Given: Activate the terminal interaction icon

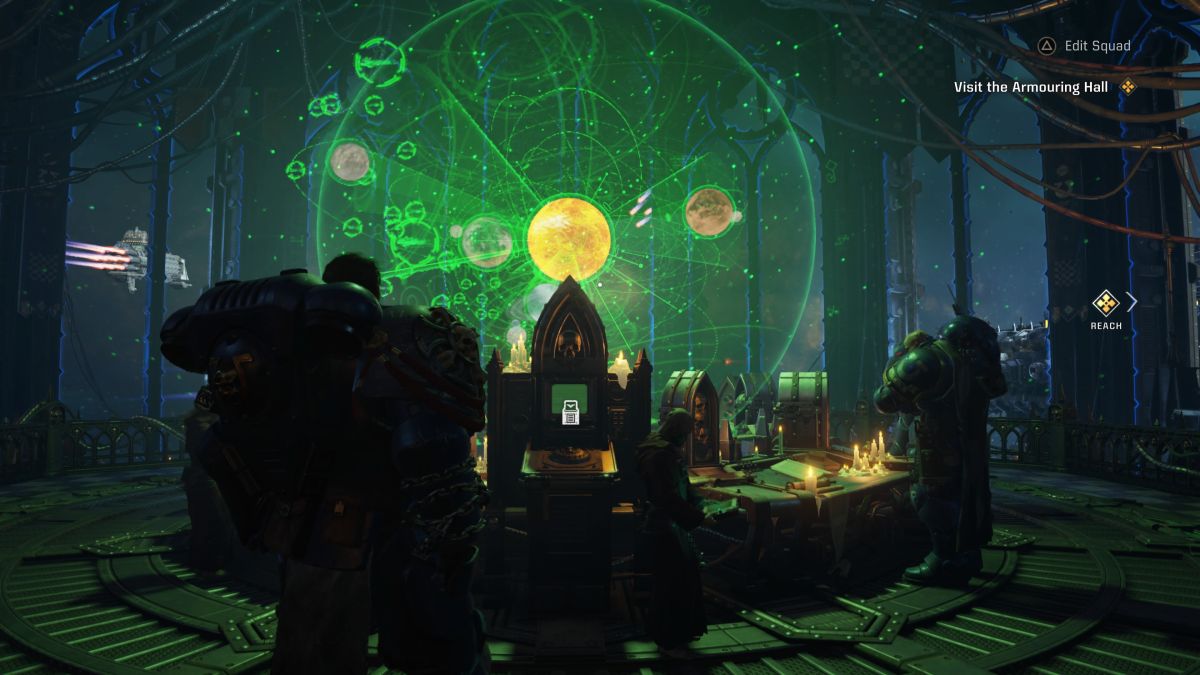Looking at the screenshot, I should click(570, 411).
